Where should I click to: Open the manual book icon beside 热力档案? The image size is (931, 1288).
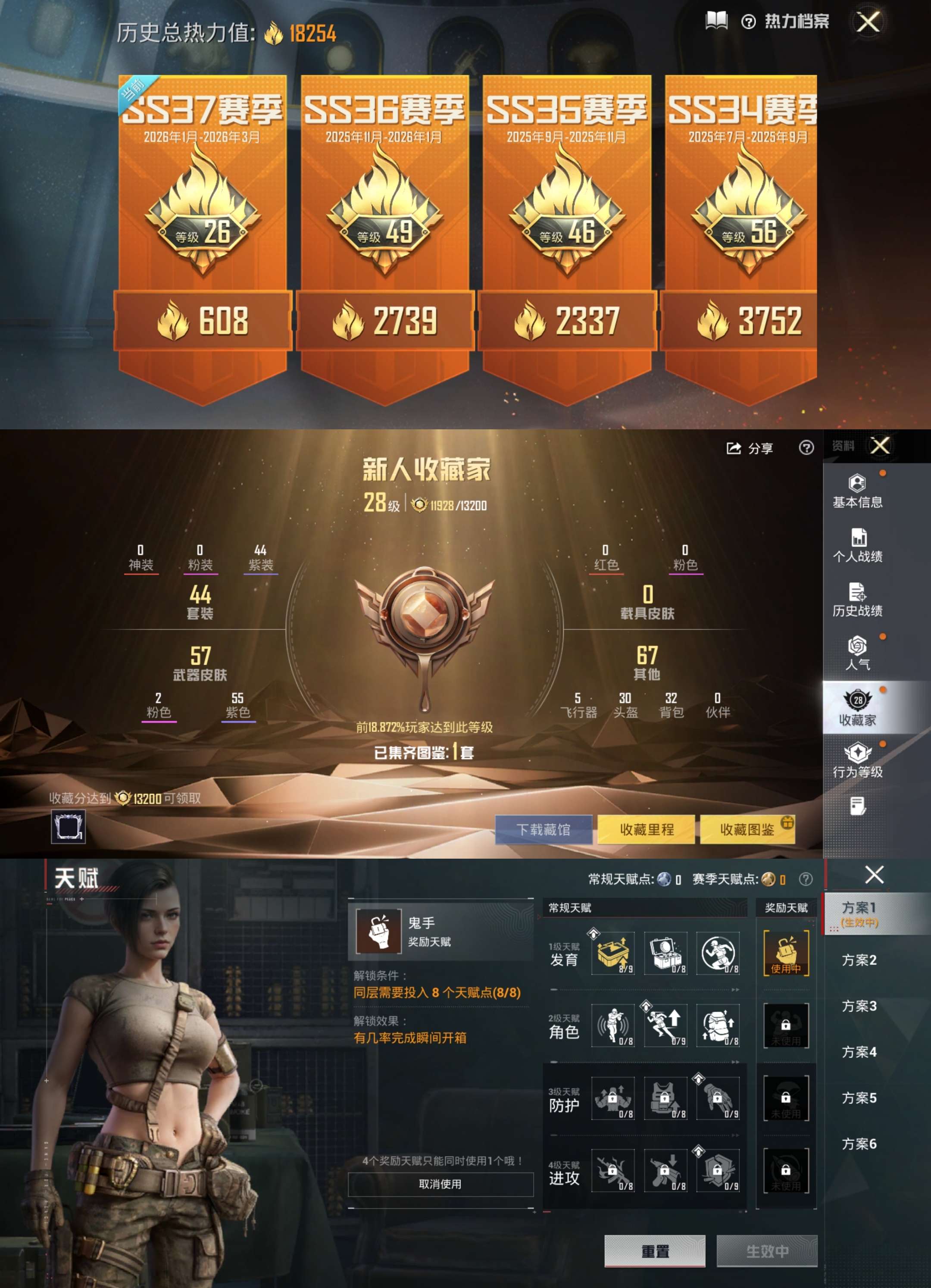coord(716,21)
